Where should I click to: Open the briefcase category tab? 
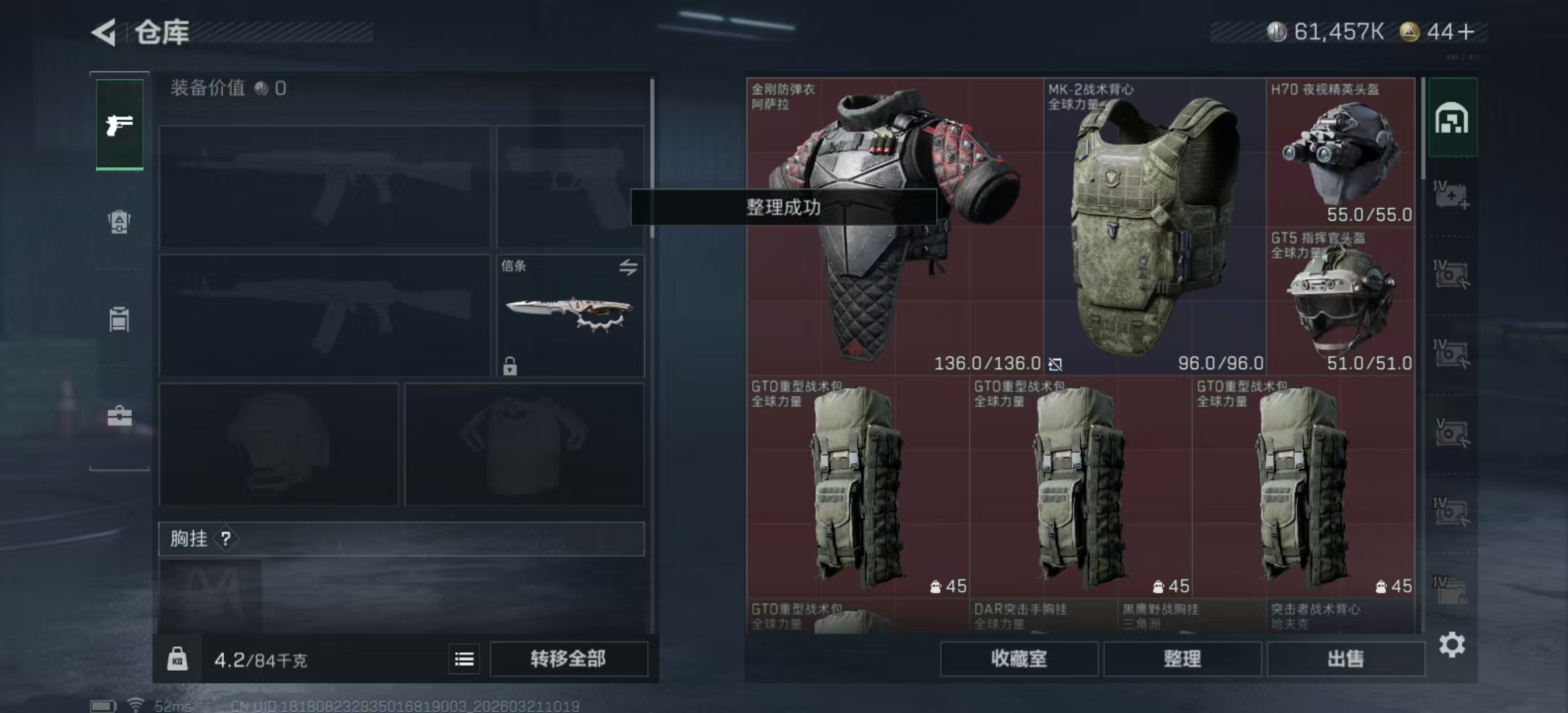click(x=119, y=417)
